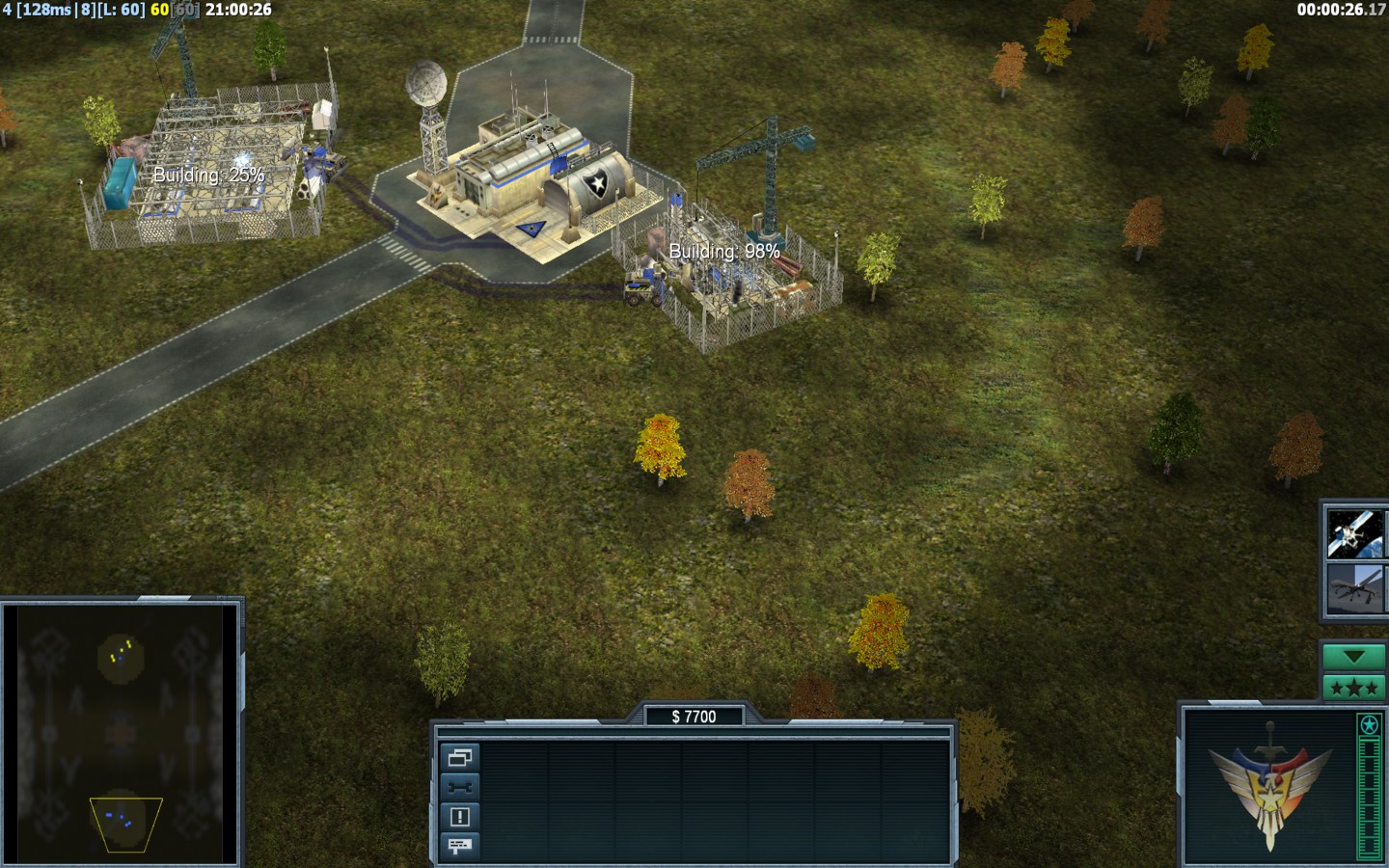This screenshot has height=868, width=1389.
Task: Open the chat message button
Action: [459, 846]
